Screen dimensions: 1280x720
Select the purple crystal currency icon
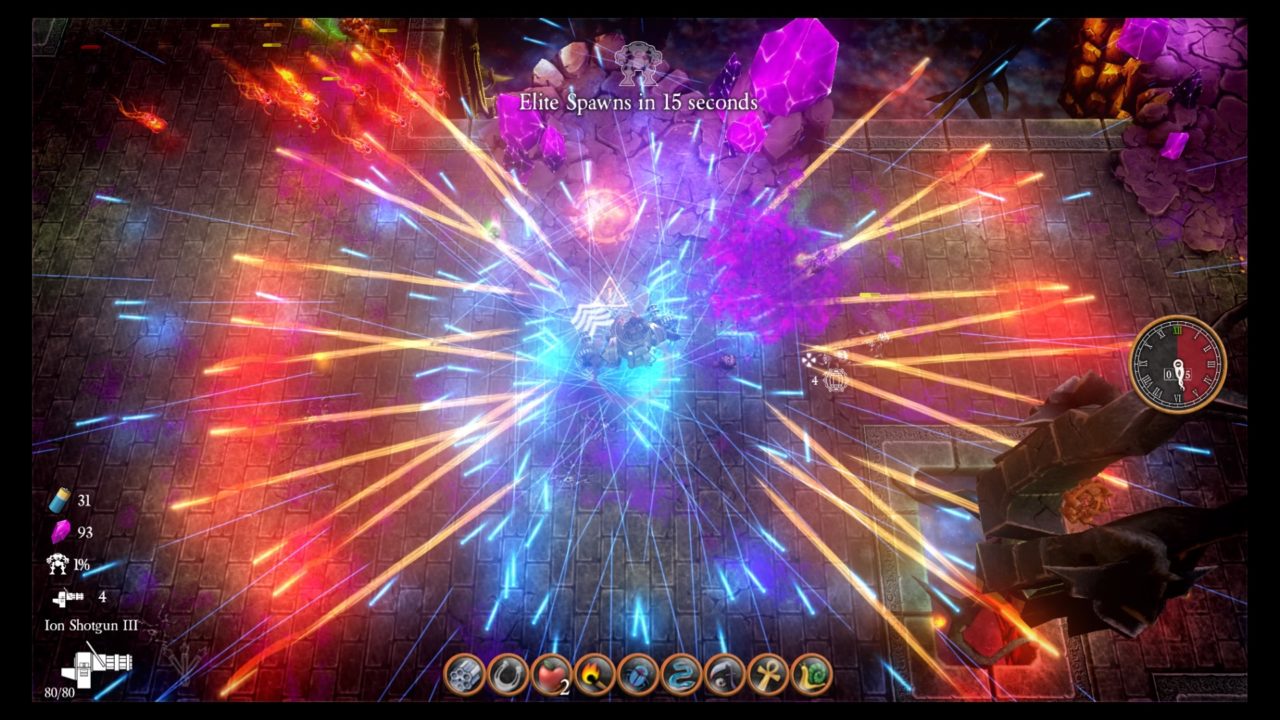[60, 531]
